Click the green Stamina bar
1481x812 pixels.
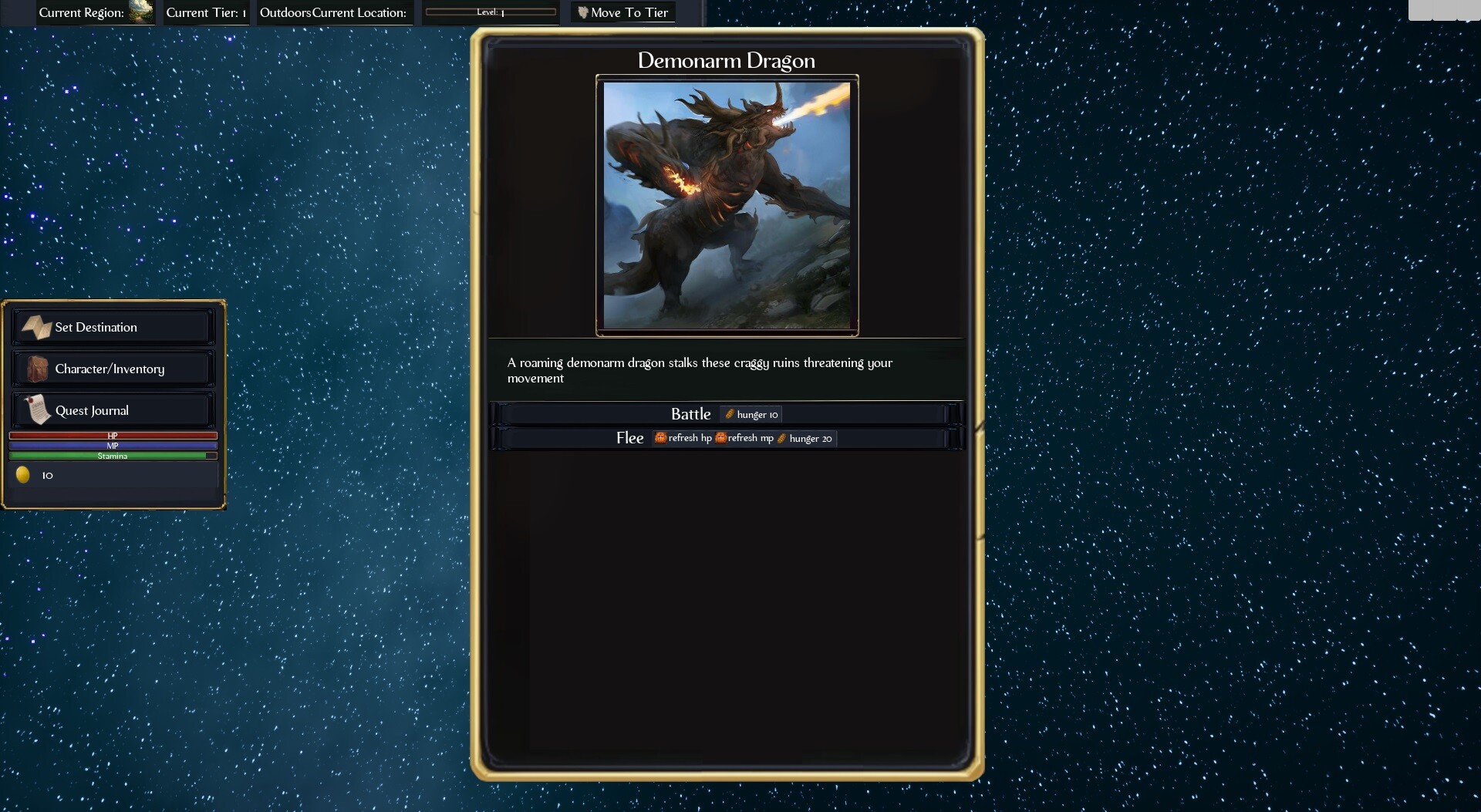pyautogui.click(x=113, y=456)
